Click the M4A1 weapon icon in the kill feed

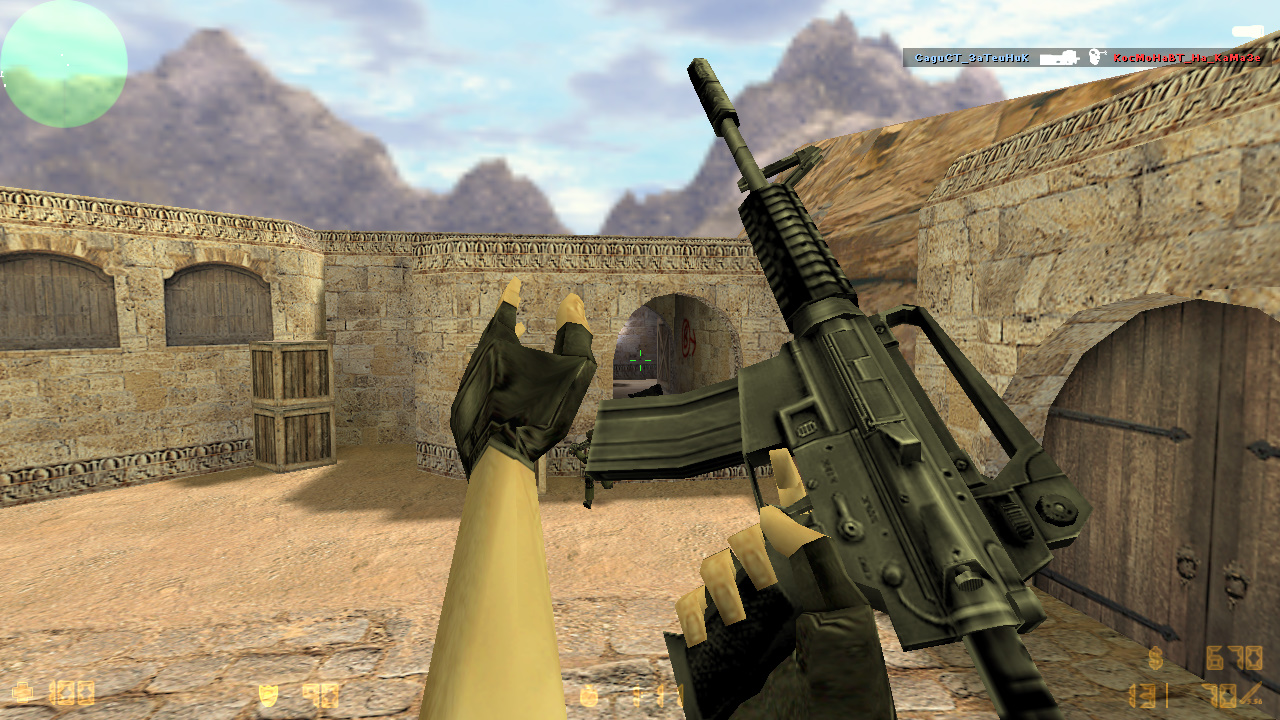(1060, 58)
